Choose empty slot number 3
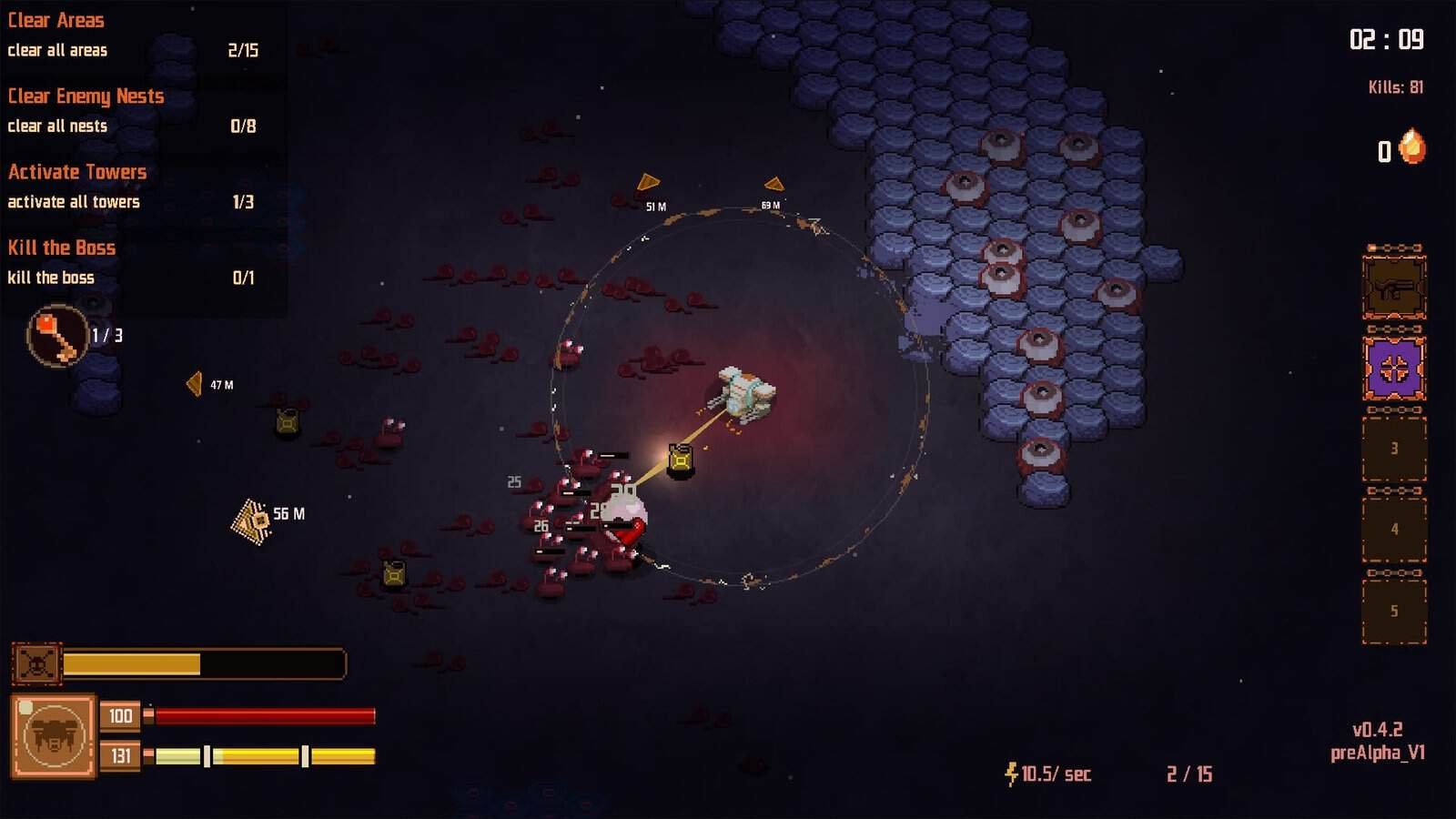The width and height of the screenshot is (1456, 819). click(x=1393, y=449)
